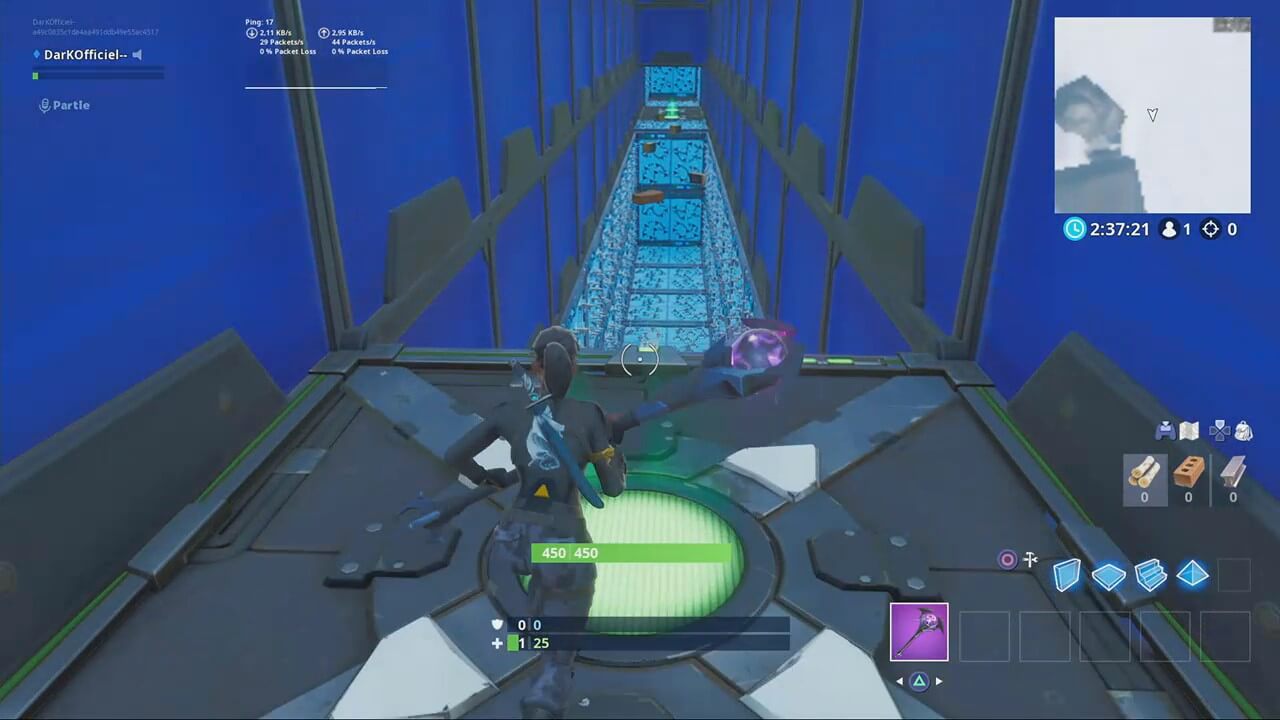Click the map icon above the resources

coord(1189,430)
